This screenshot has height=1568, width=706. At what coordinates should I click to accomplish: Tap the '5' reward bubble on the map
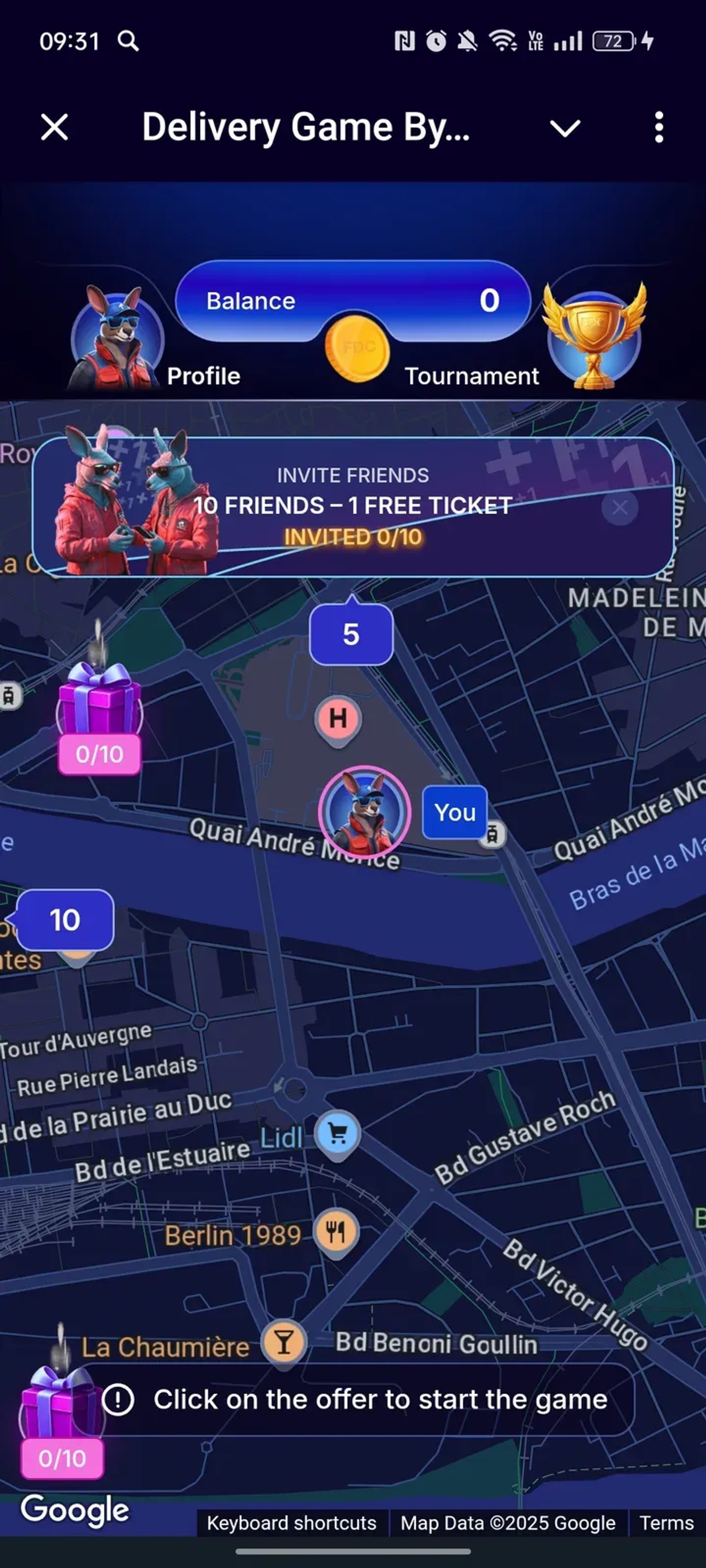351,634
